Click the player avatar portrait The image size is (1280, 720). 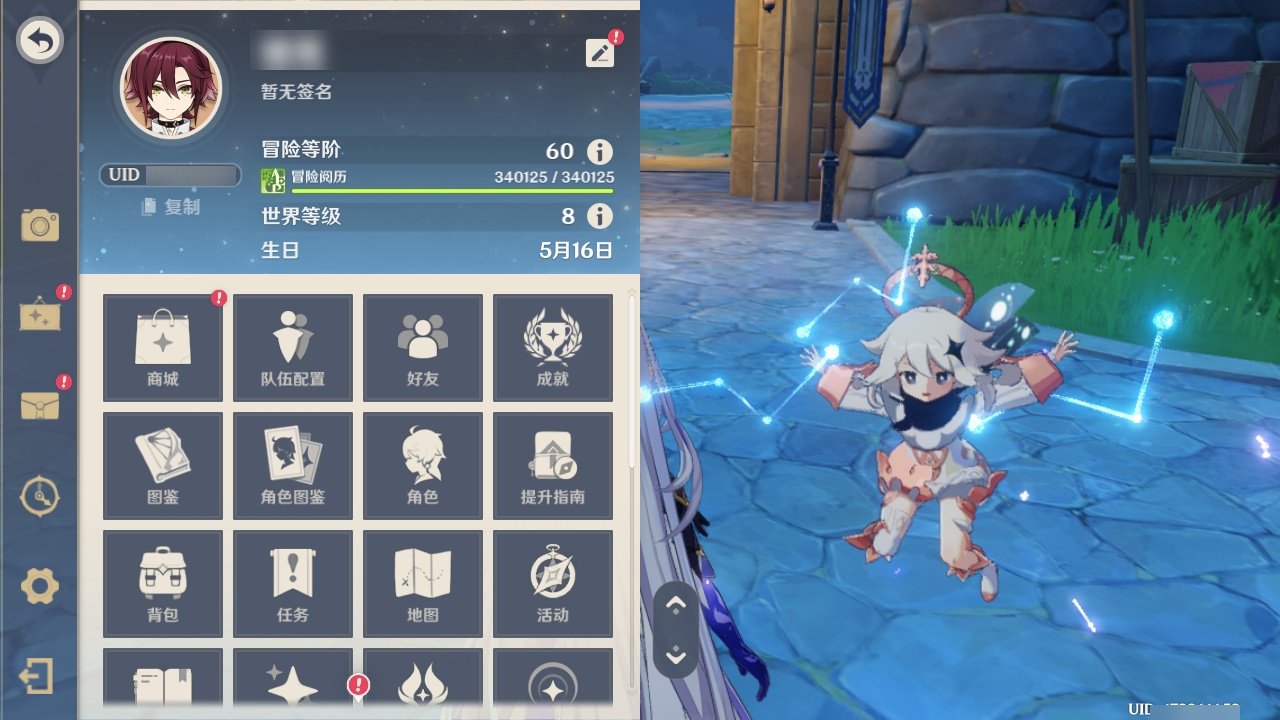tap(170, 88)
